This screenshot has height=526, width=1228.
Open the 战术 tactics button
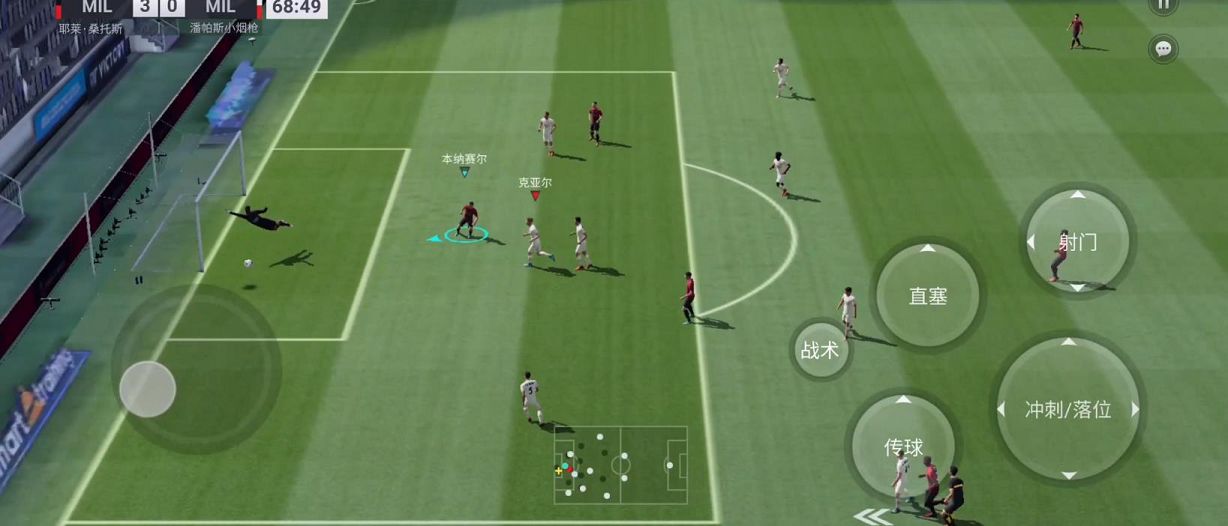pos(820,350)
